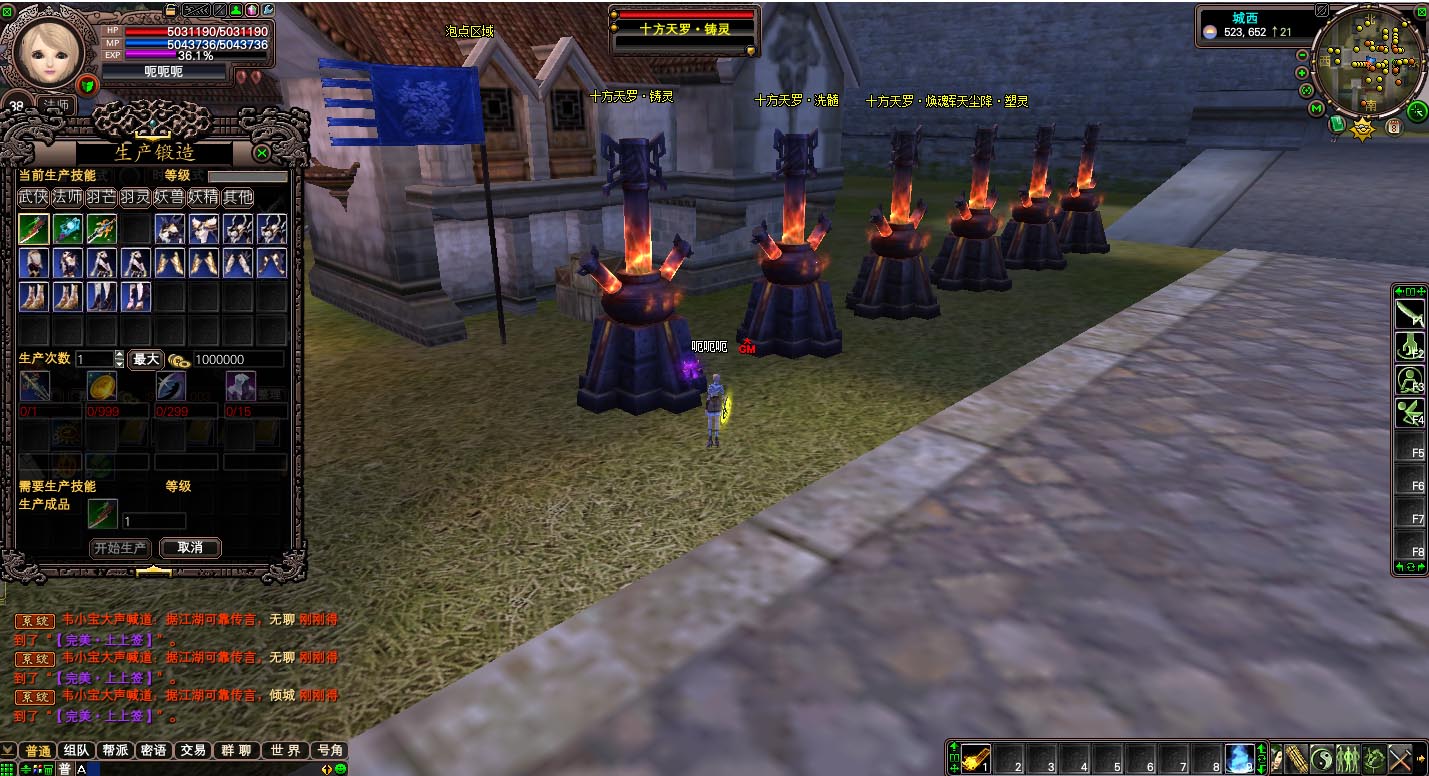Select target frame 十方天罗·铸灵
The width and height of the screenshot is (1429, 776).
685,29
